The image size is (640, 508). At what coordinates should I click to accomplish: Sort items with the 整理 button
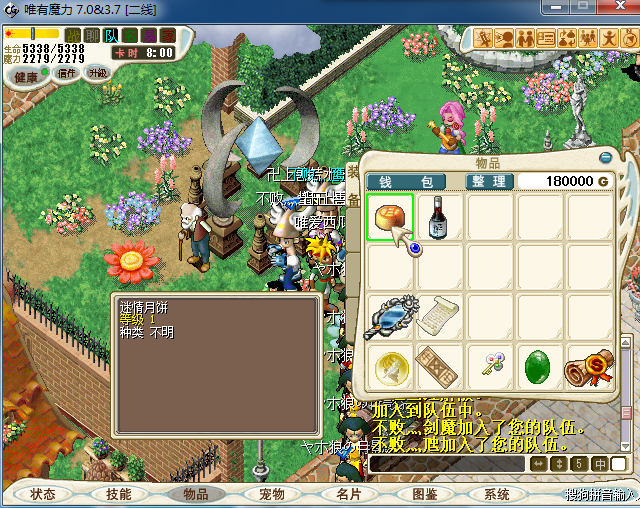(491, 181)
